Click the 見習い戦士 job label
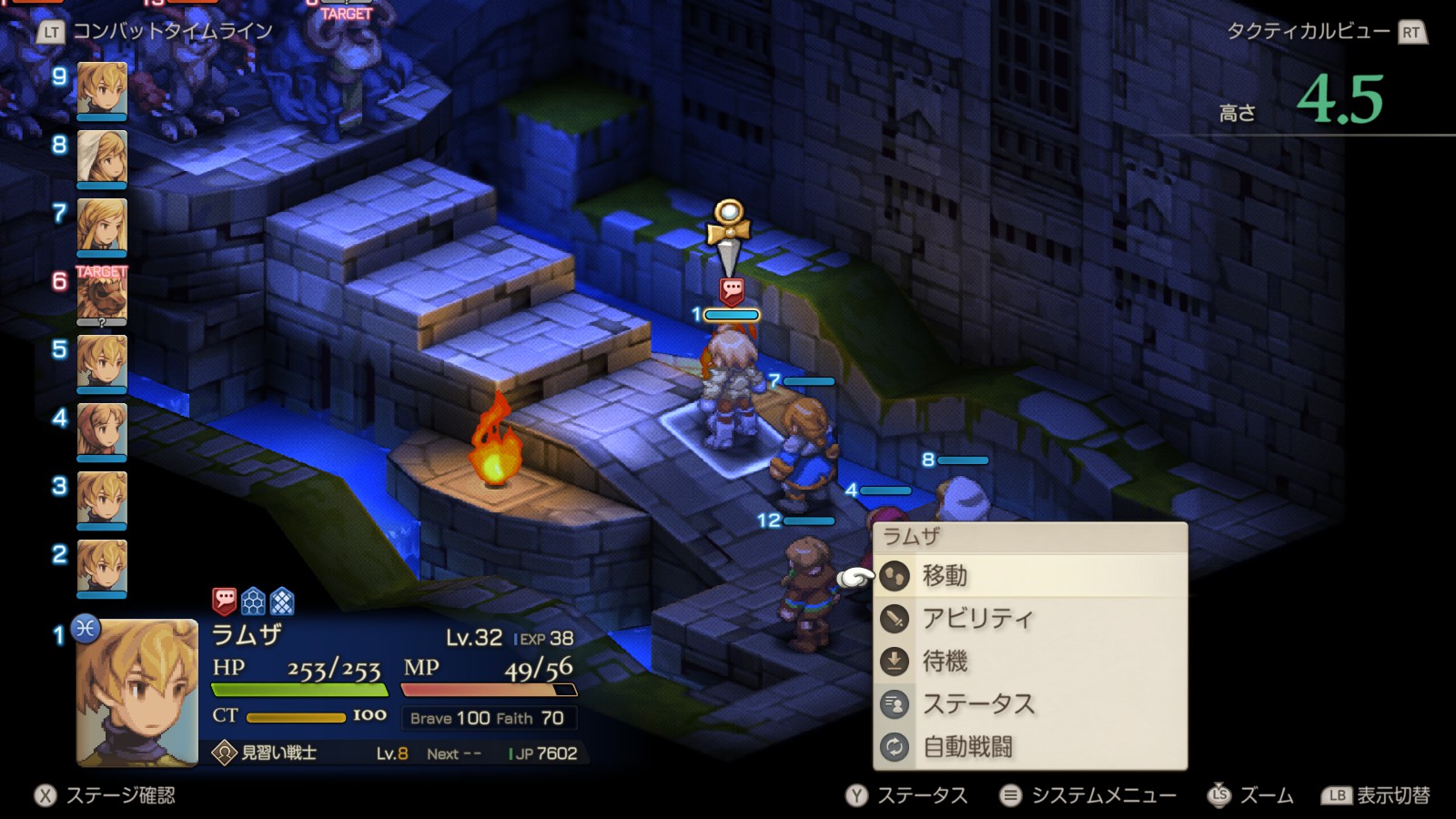The height and width of the screenshot is (819, 1456). point(278,753)
